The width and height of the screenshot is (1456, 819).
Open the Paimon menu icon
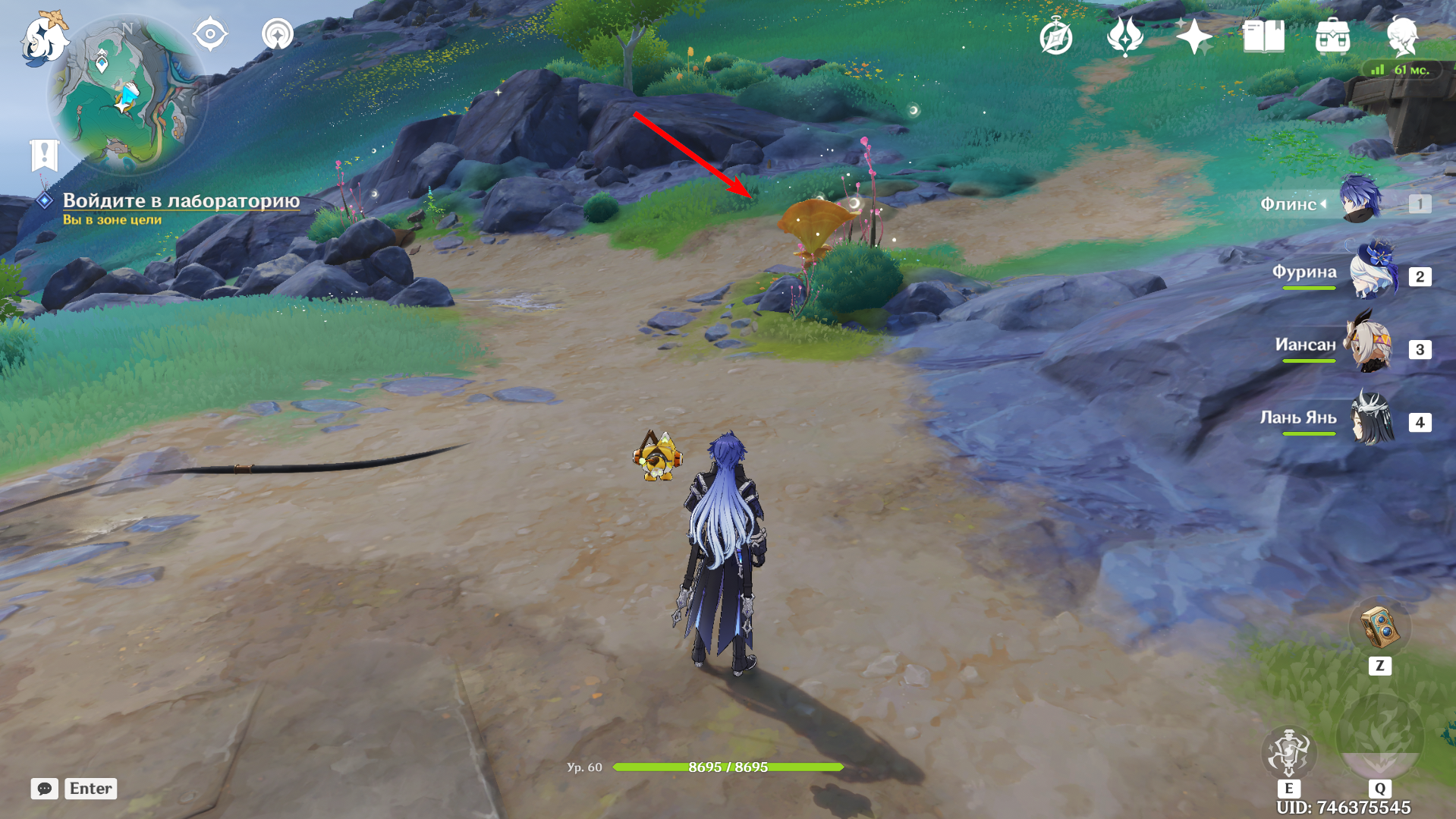click(44, 38)
